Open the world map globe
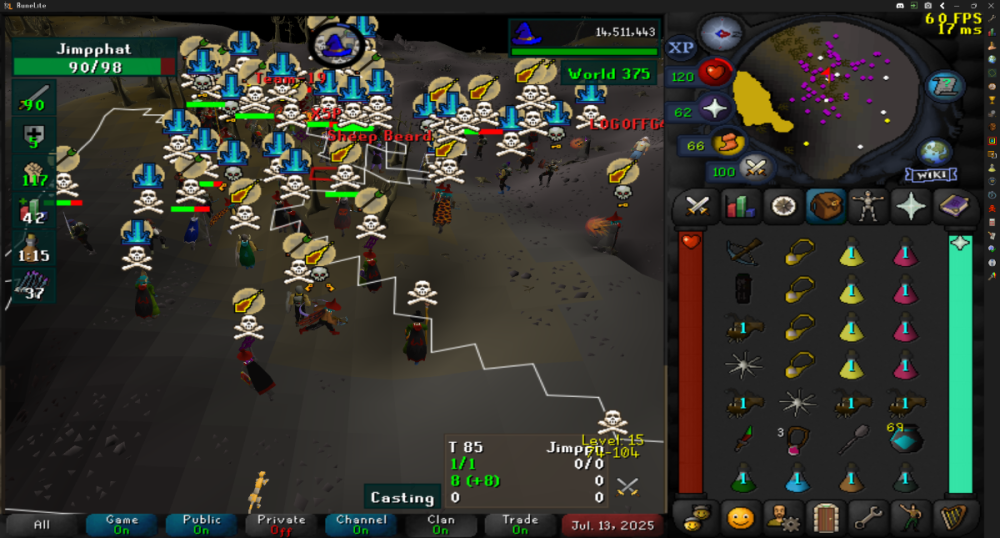 coord(936,153)
